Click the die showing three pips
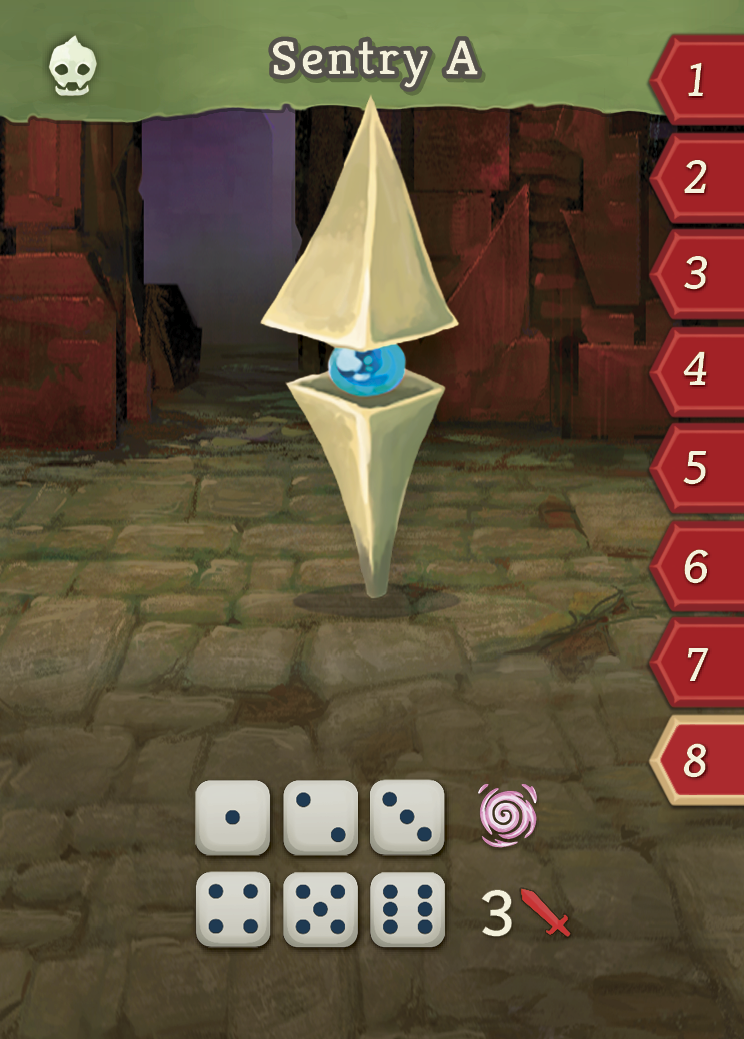This screenshot has height=1039, width=744. click(407, 817)
